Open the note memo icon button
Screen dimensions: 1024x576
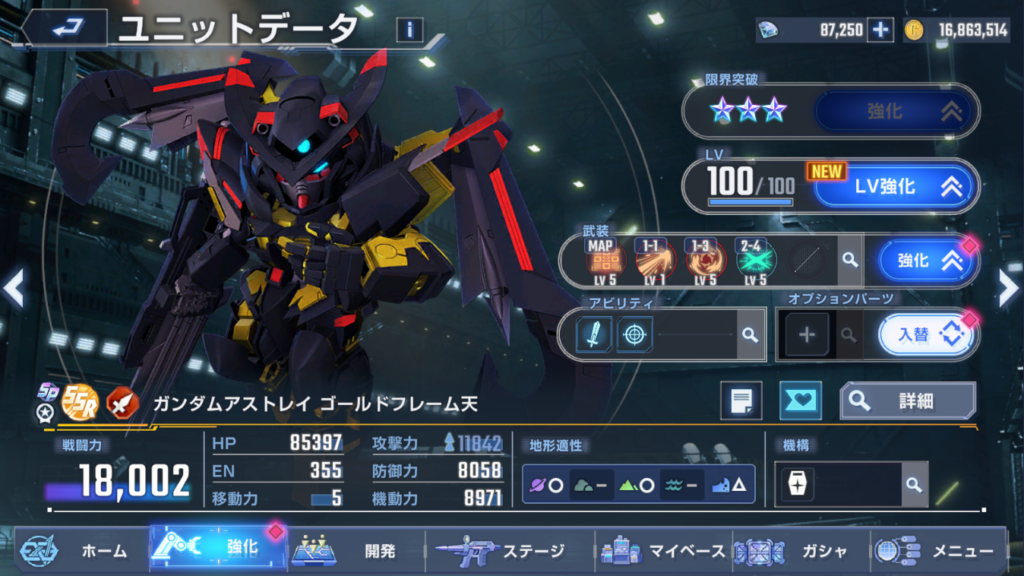coord(741,401)
